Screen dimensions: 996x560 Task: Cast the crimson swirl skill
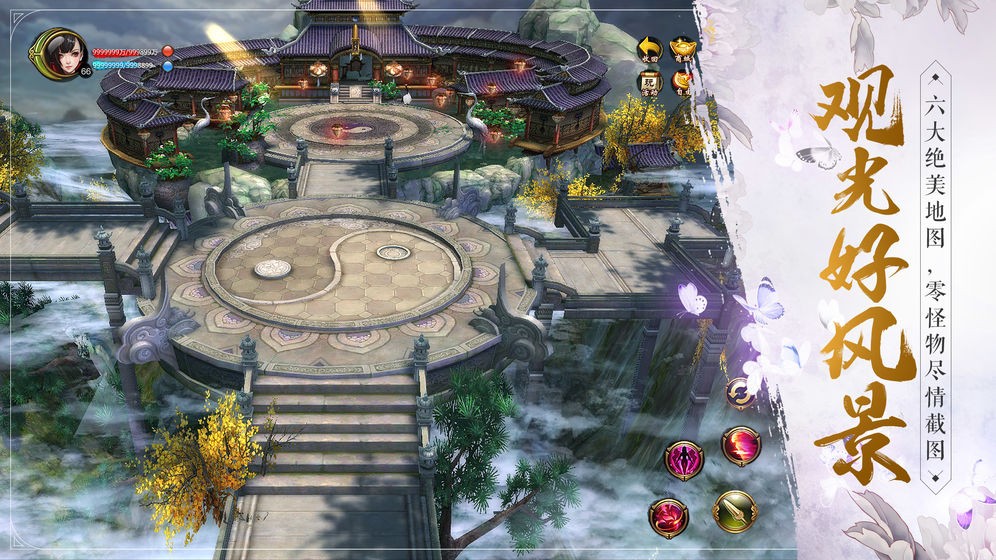tap(668, 517)
